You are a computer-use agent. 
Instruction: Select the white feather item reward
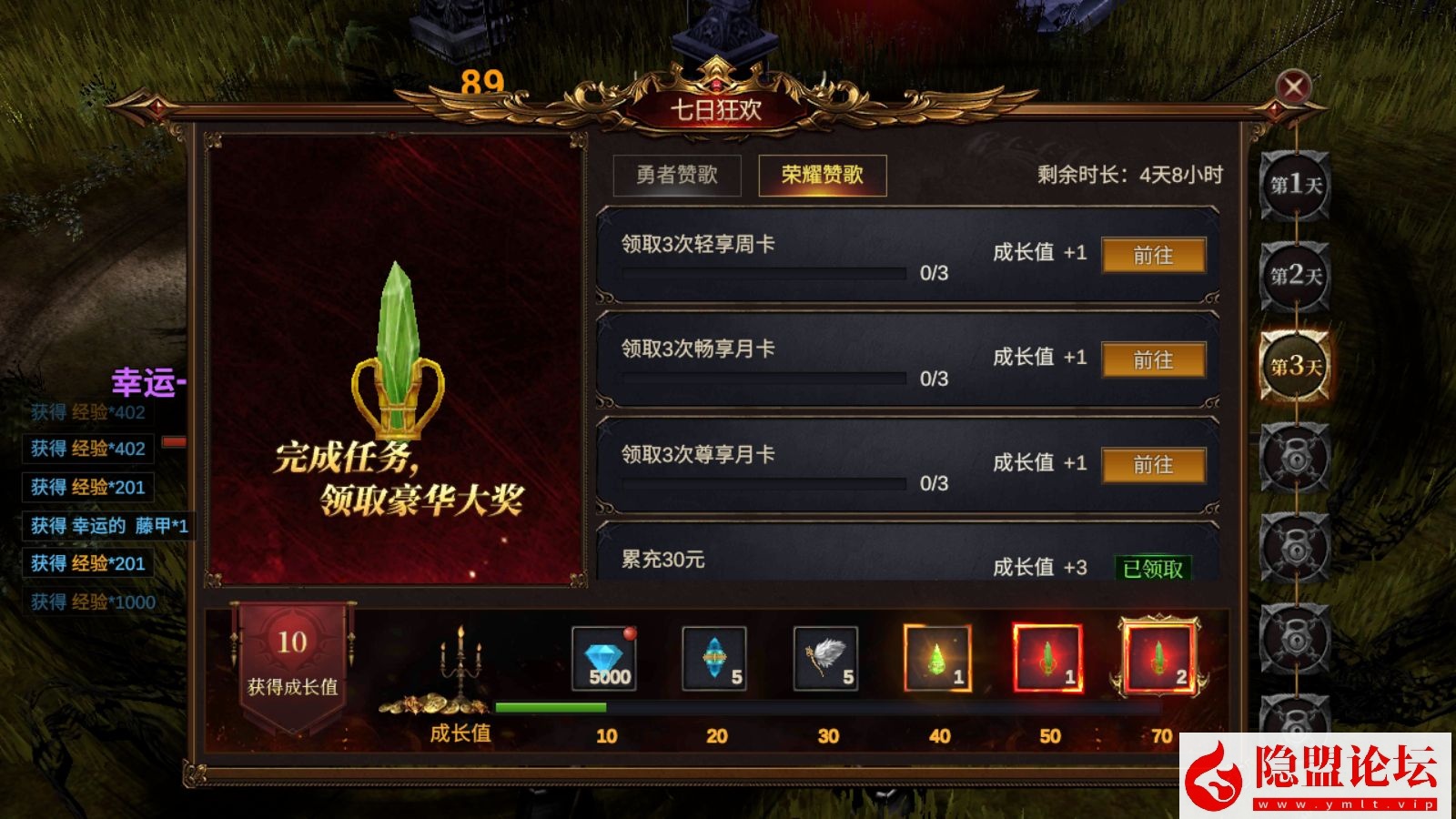[824, 658]
